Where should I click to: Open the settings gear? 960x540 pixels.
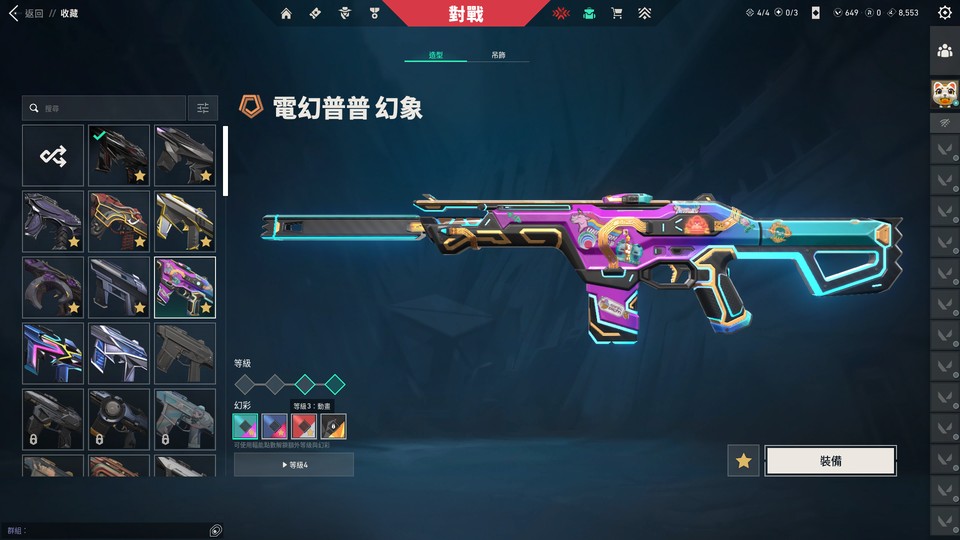[945, 13]
